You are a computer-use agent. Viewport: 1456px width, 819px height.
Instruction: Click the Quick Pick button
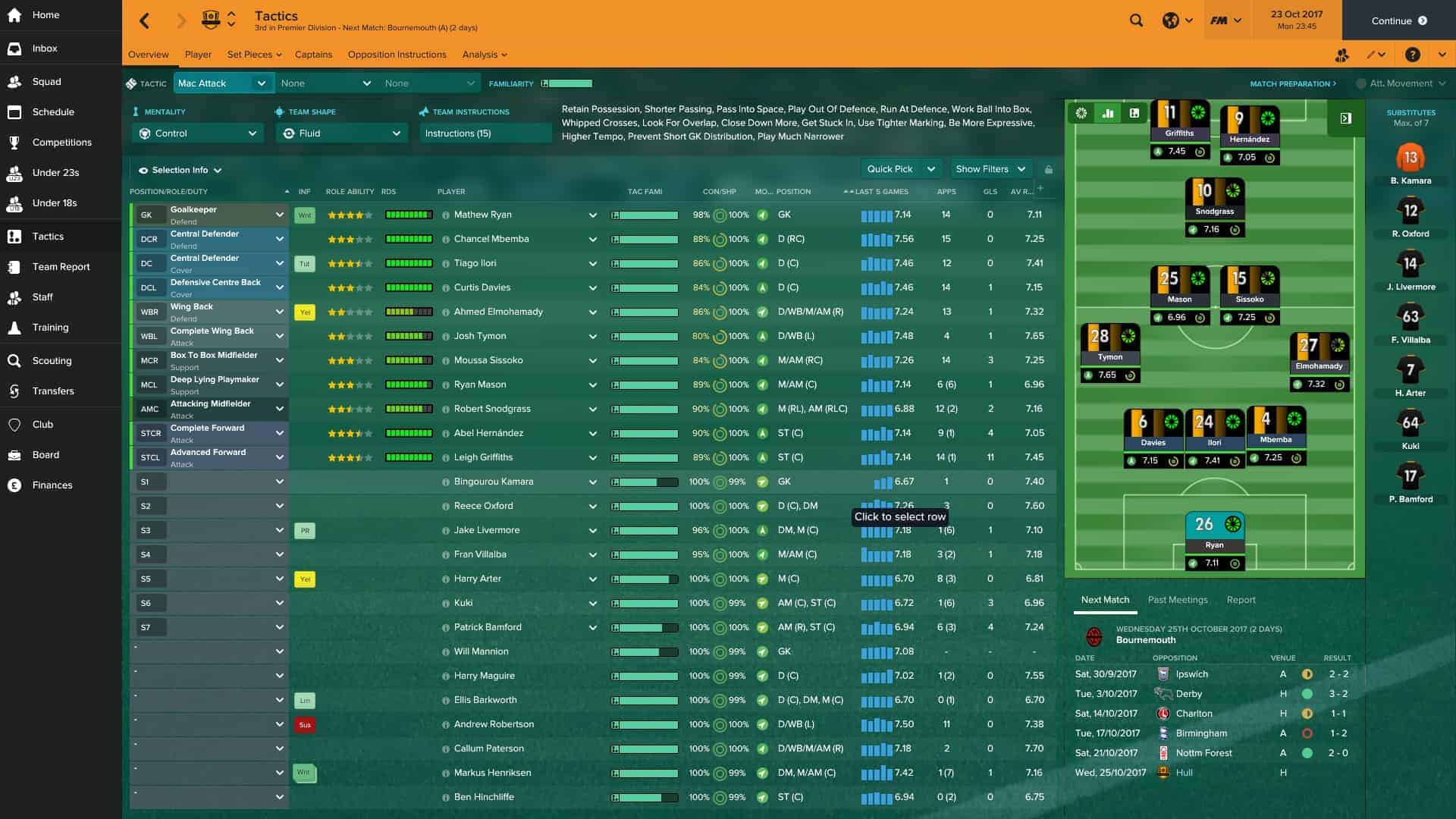coord(890,169)
